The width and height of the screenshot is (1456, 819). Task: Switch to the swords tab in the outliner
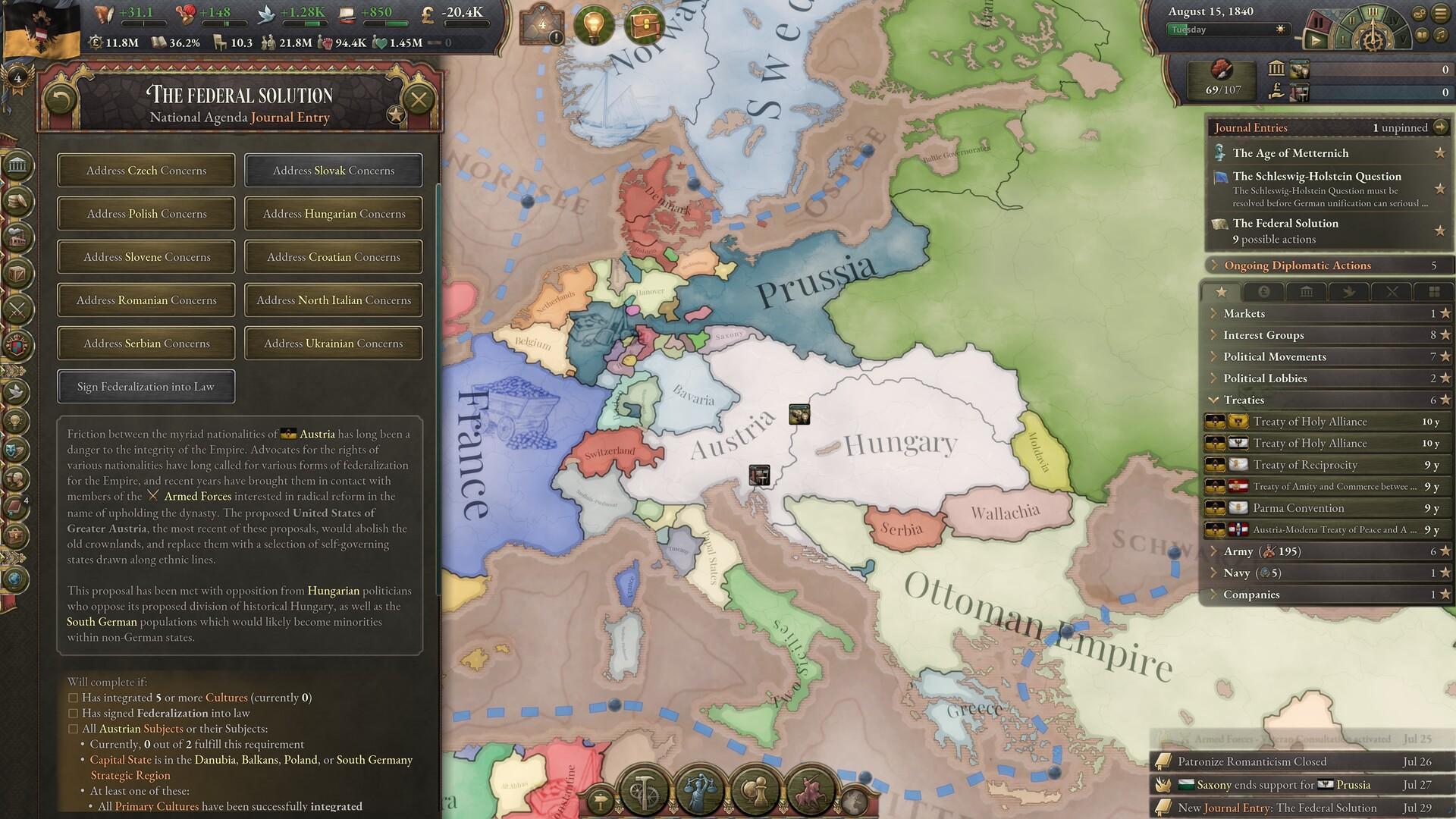pos(1392,292)
